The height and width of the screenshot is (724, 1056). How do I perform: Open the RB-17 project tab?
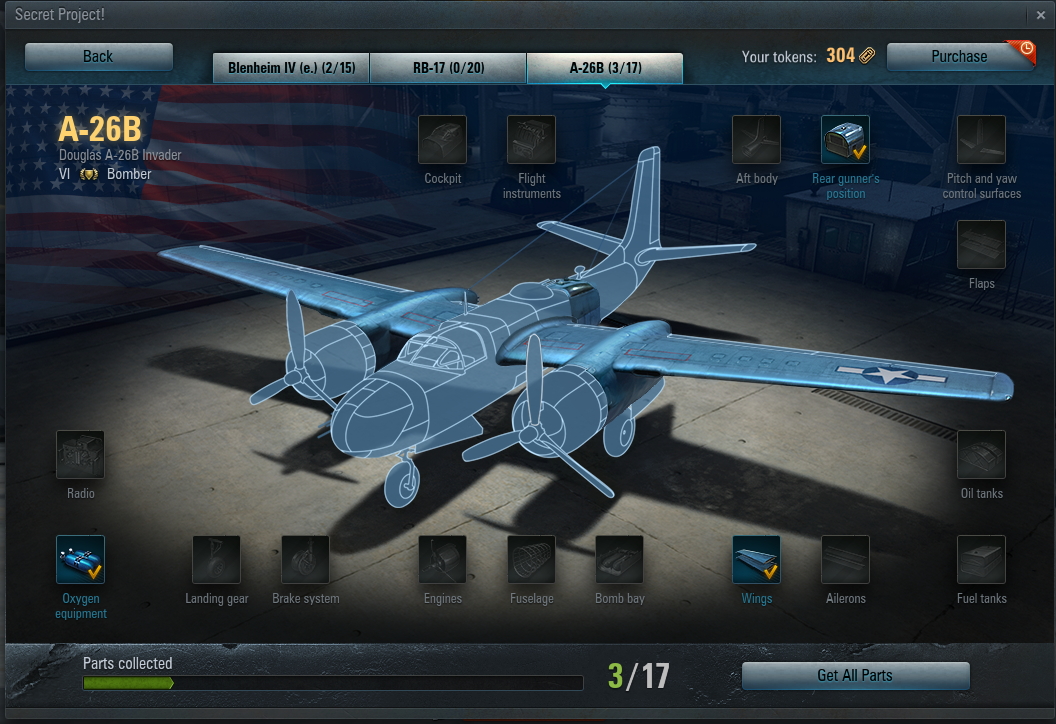447,68
